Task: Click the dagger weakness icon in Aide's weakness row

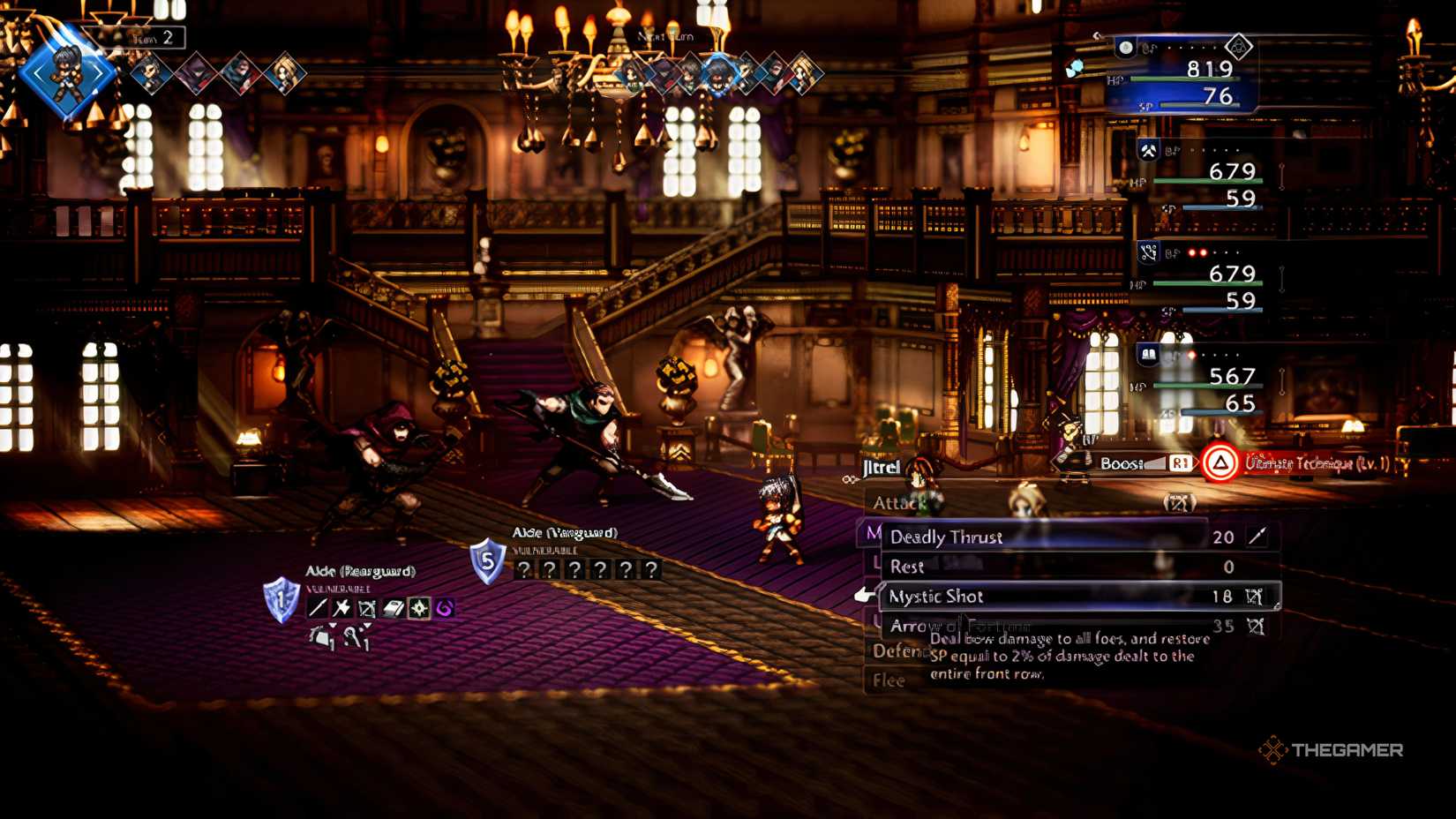Action: click(x=341, y=609)
